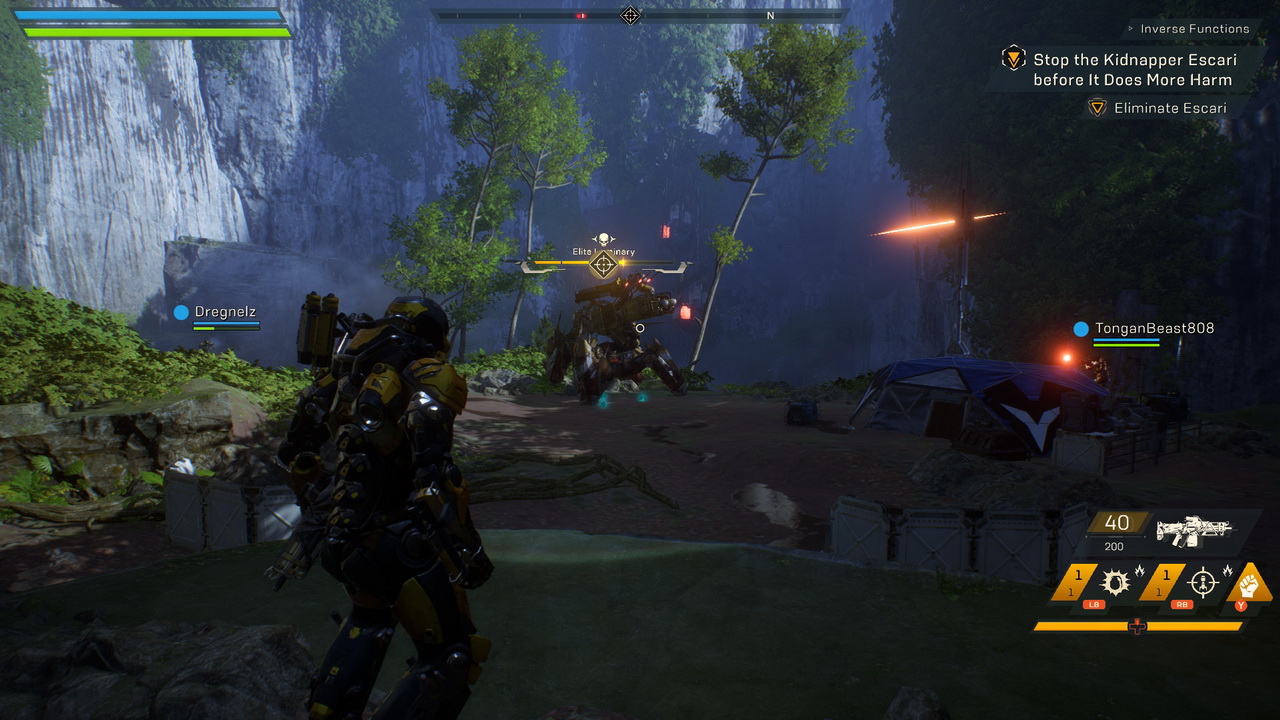The height and width of the screenshot is (720, 1280).
Task: Use the fist melee ability icon
Action: pyautogui.click(x=1249, y=581)
